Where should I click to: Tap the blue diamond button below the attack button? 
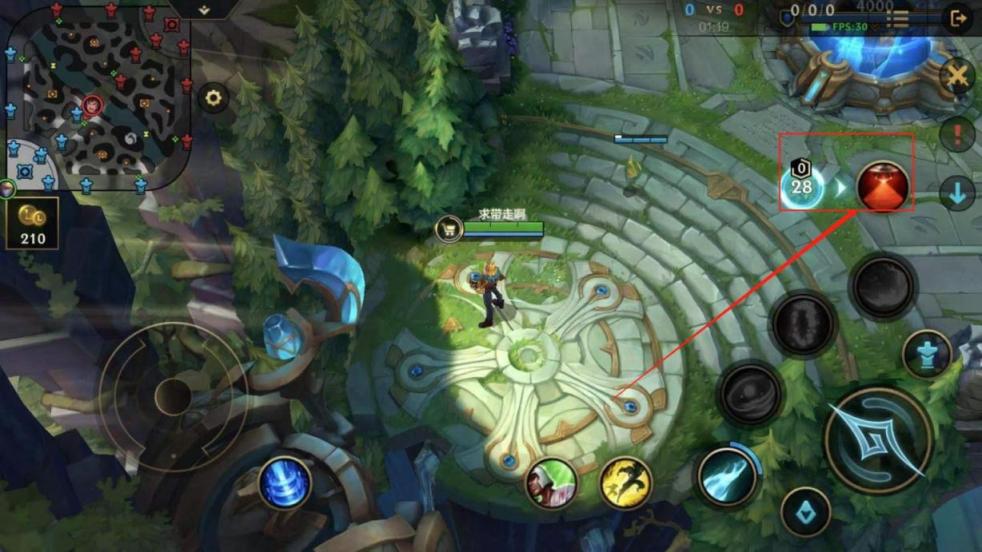tap(805, 512)
